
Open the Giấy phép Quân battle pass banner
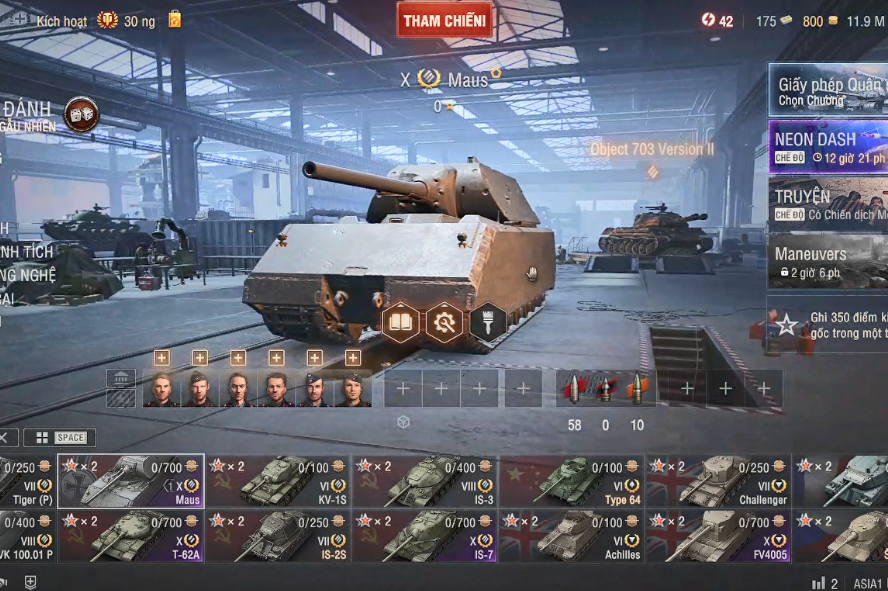click(827, 90)
